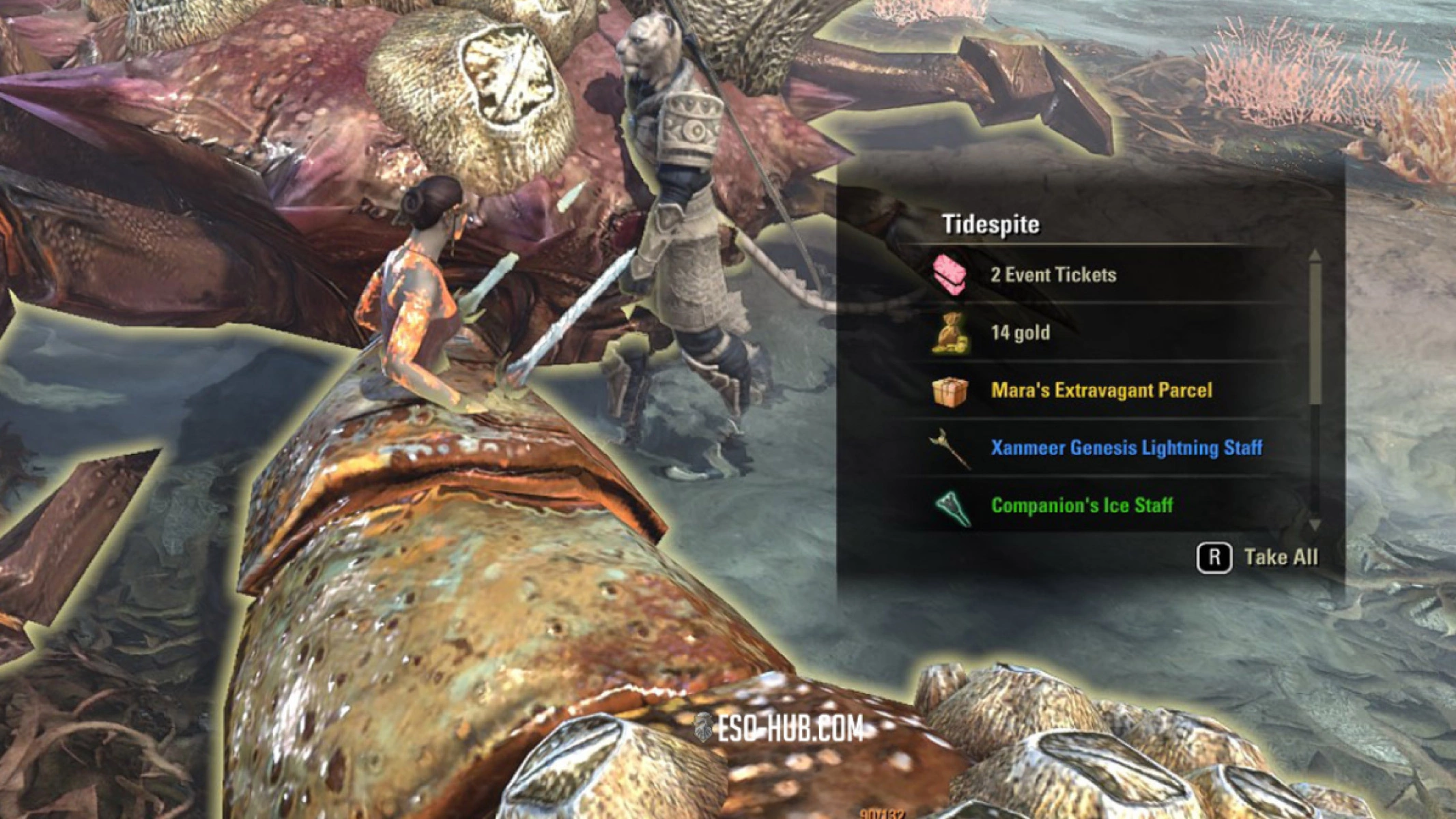
Task: Pick up Xanmeer Genesis Lightning Staff
Action: [1126, 448]
